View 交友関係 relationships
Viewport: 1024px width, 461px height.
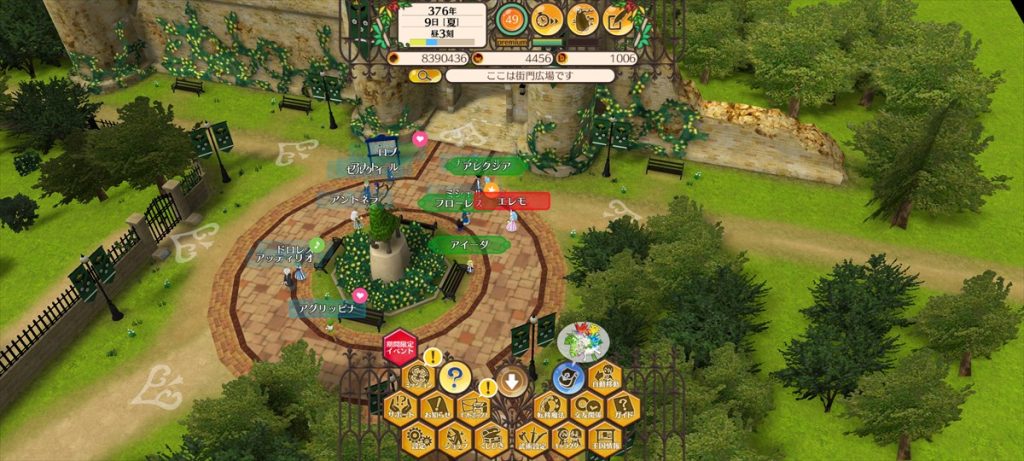point(586,407)
